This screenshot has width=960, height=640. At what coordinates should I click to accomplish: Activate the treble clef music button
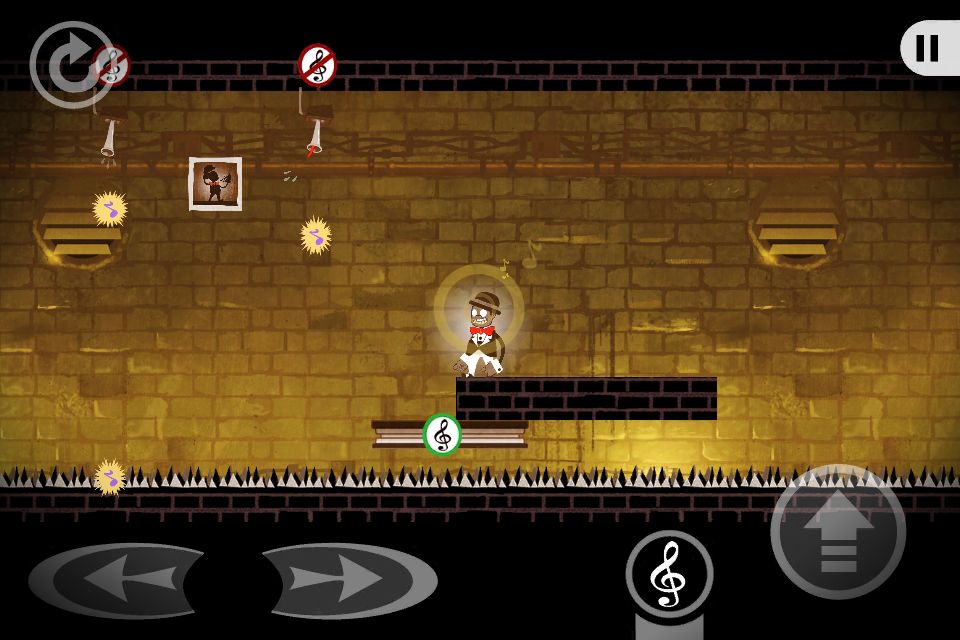[669, 574]
